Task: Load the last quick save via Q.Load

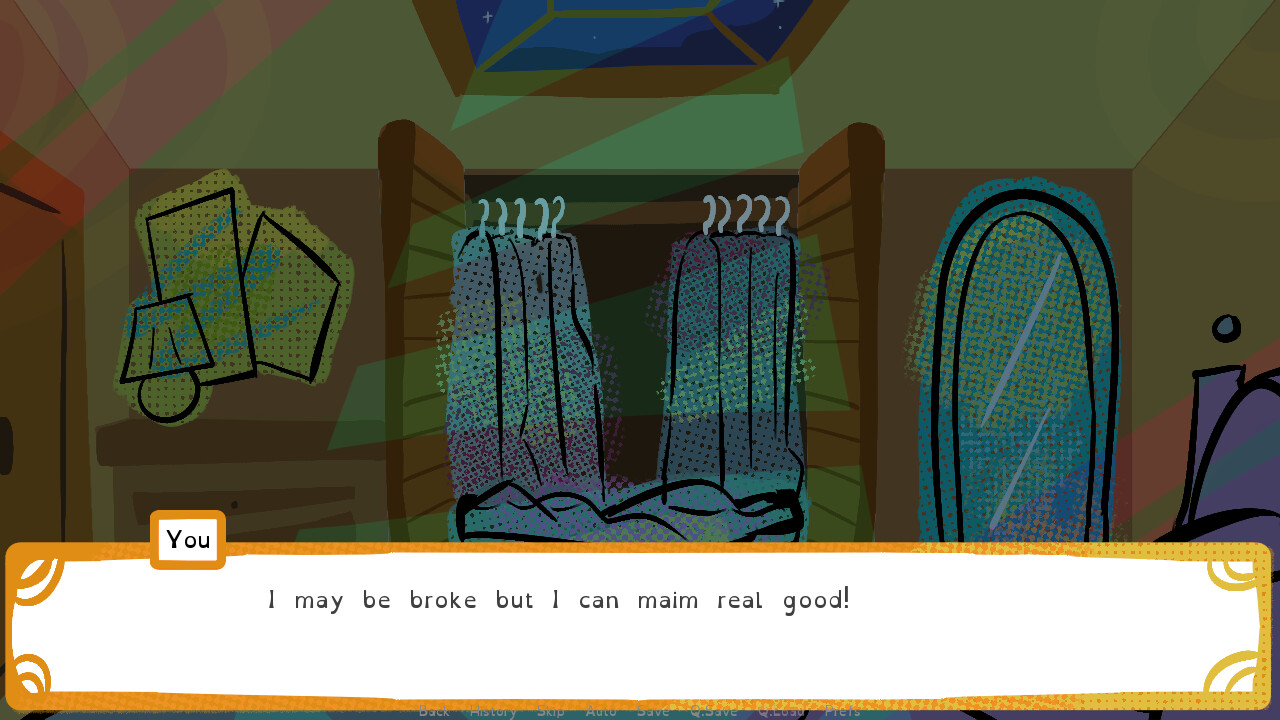Action: pos(782,712)
